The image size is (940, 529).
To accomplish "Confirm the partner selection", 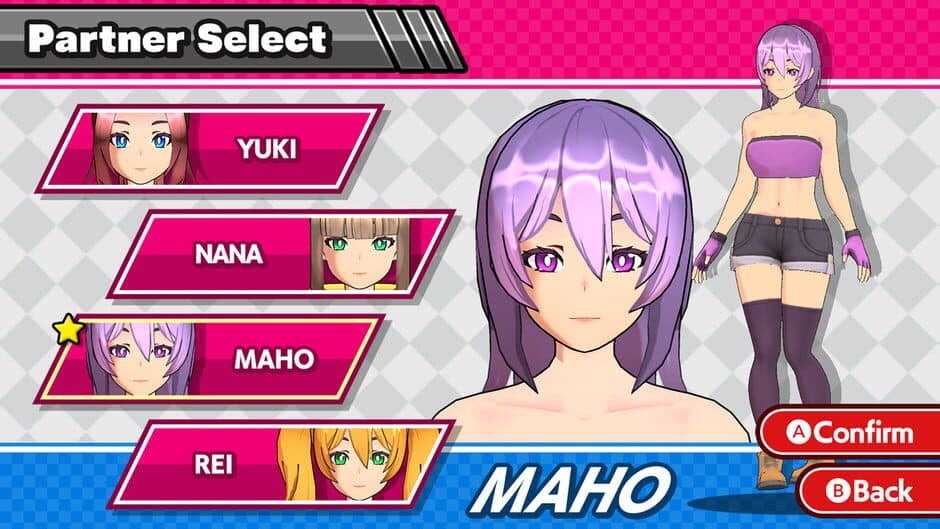I will point(851,433).
